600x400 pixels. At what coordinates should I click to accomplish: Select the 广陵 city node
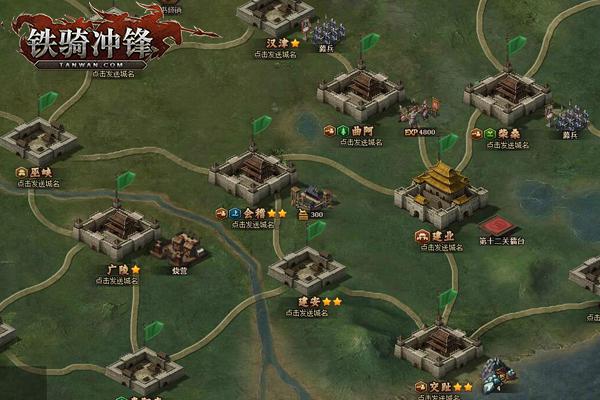116,232
